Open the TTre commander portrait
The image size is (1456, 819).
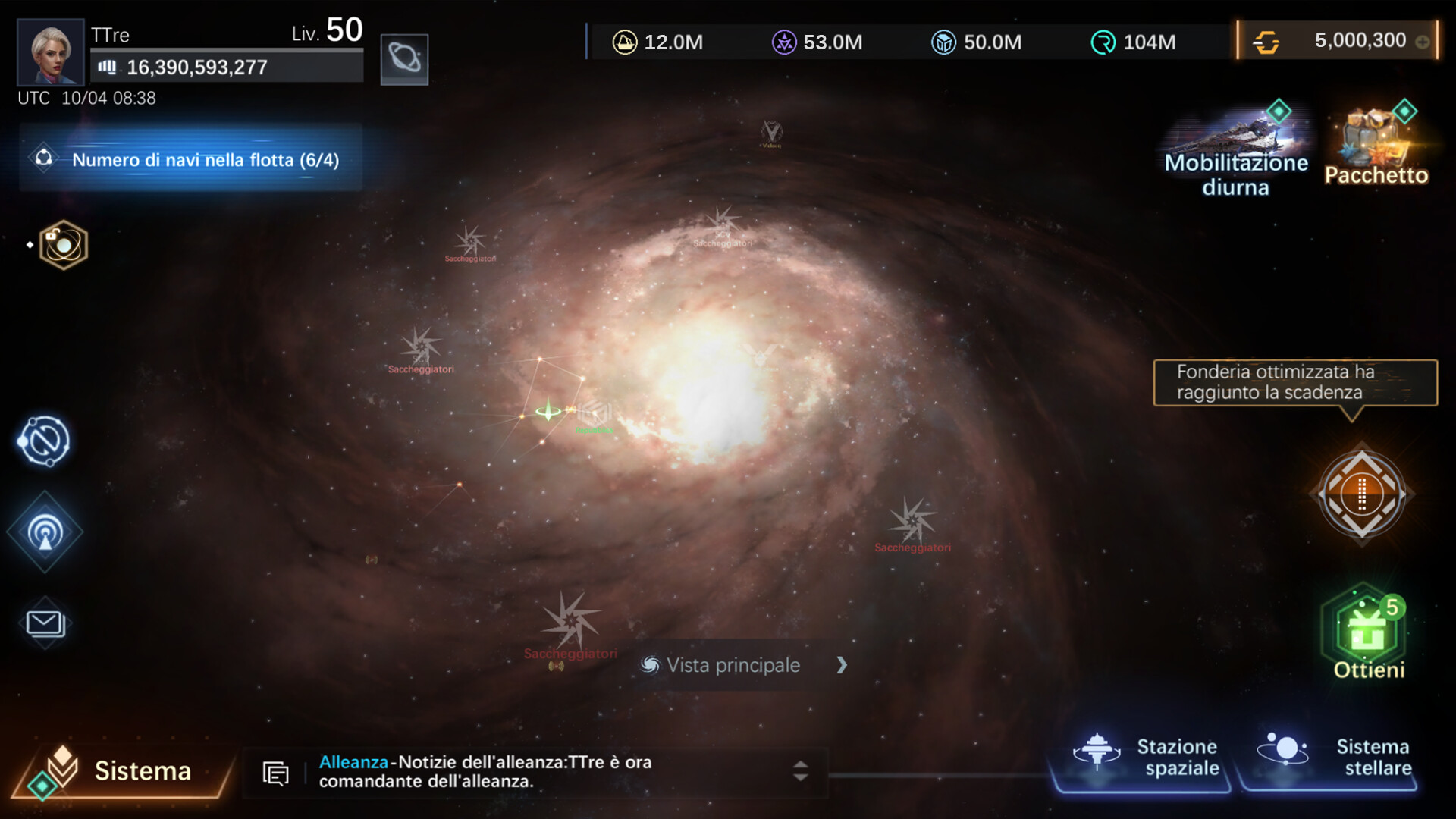[50, 52]
